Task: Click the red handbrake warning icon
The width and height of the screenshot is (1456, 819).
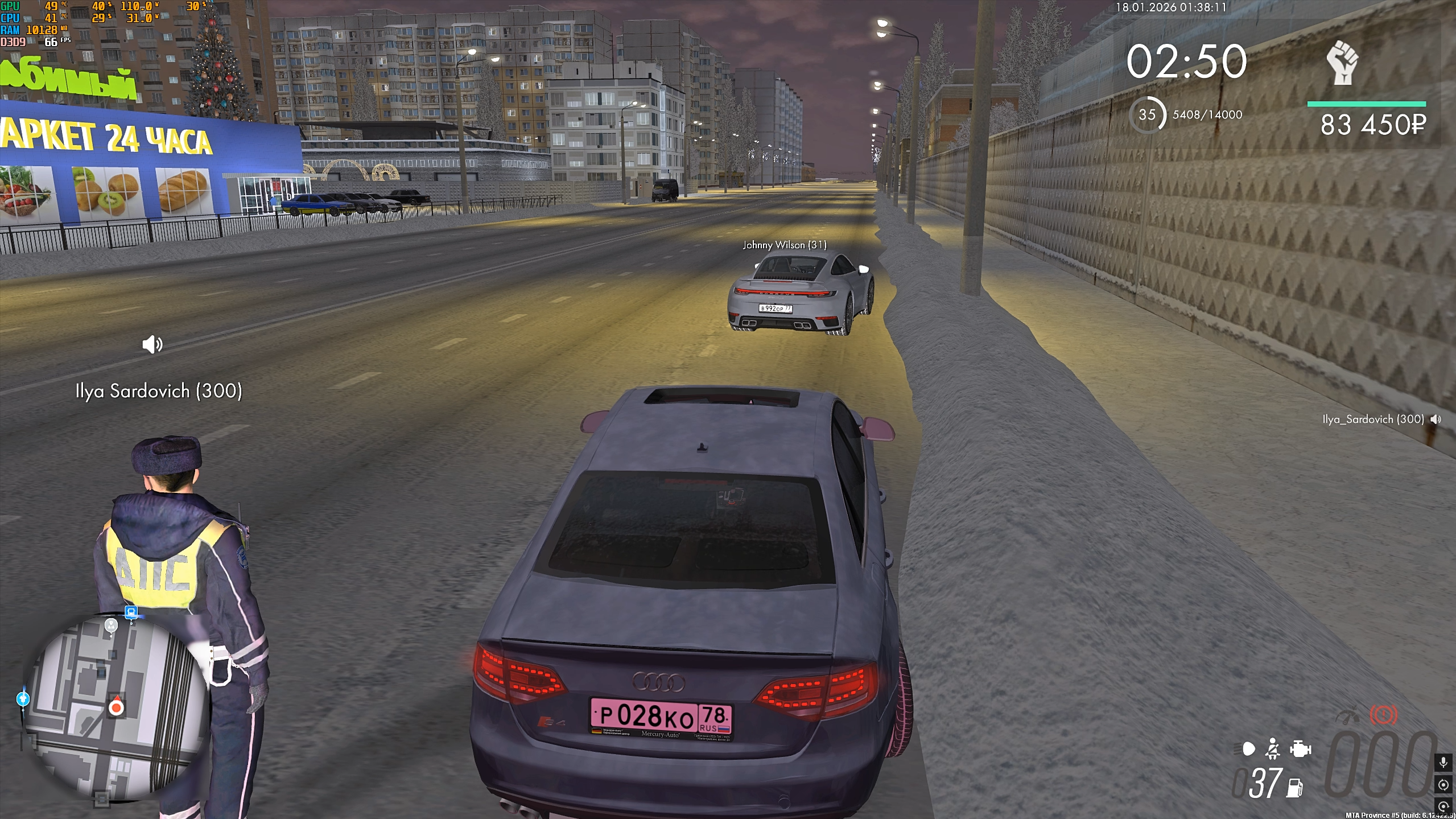Action: coord(1383,715)
